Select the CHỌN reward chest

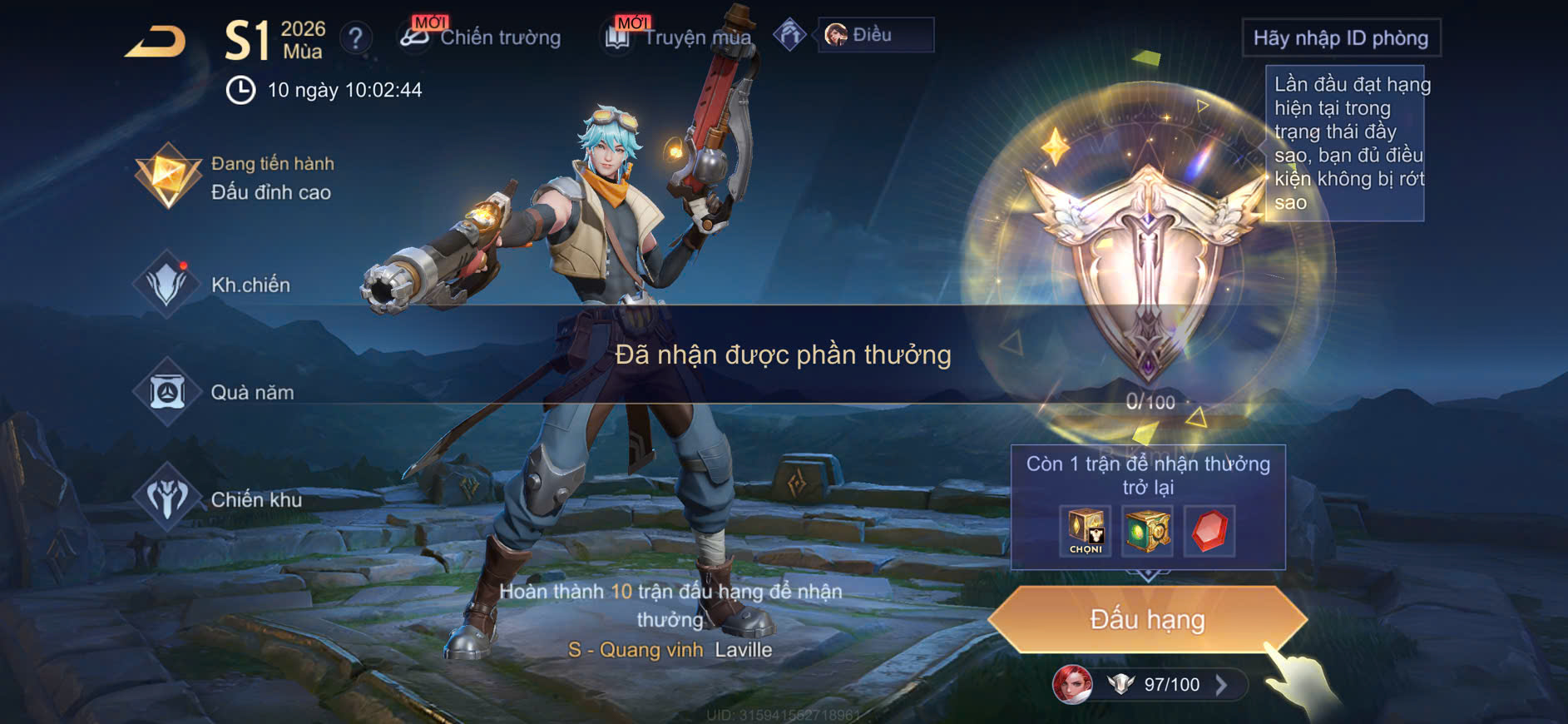click(x=1086, y=531)
